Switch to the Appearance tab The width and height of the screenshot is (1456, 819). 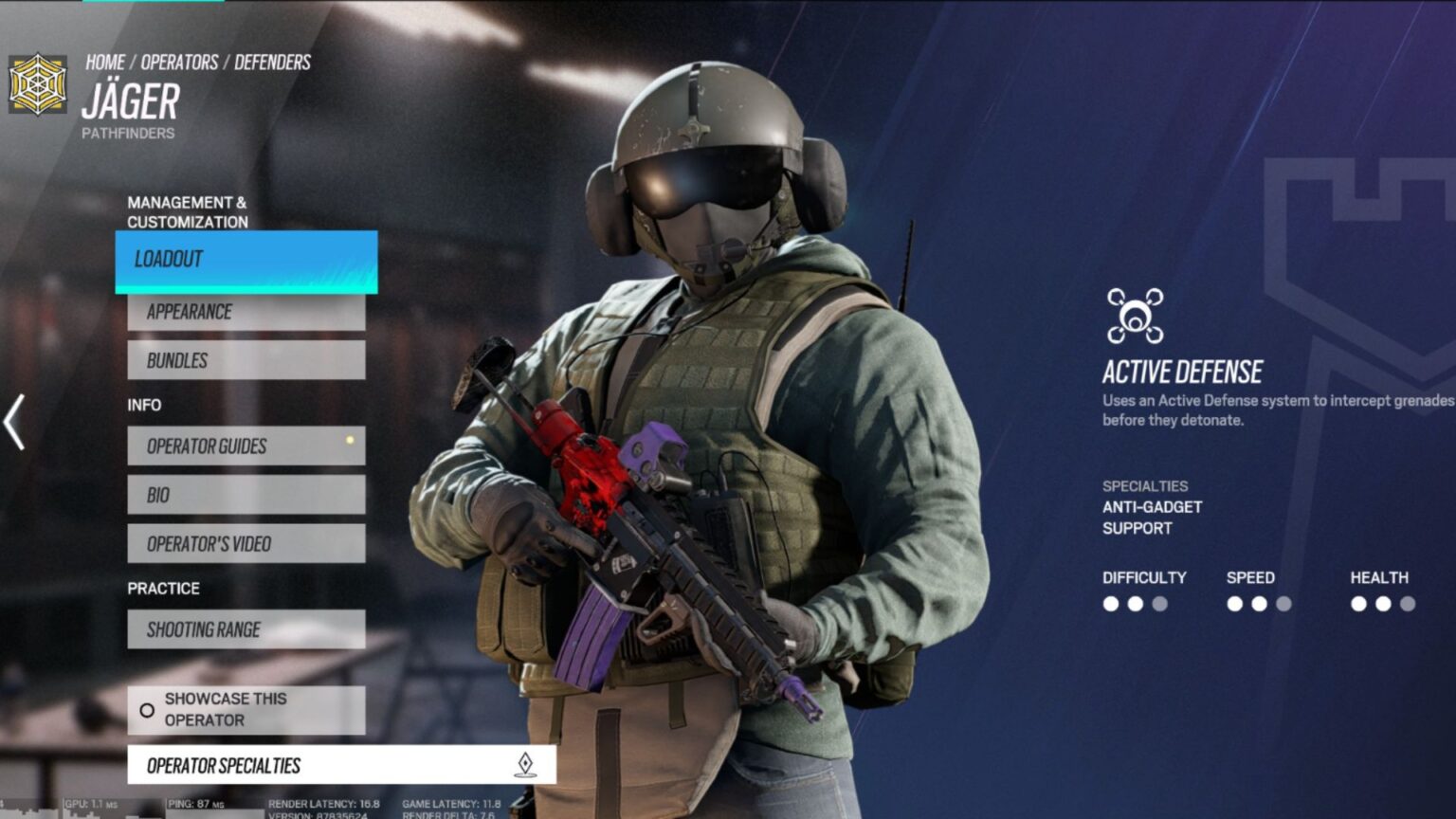click(x=246, y=311)
